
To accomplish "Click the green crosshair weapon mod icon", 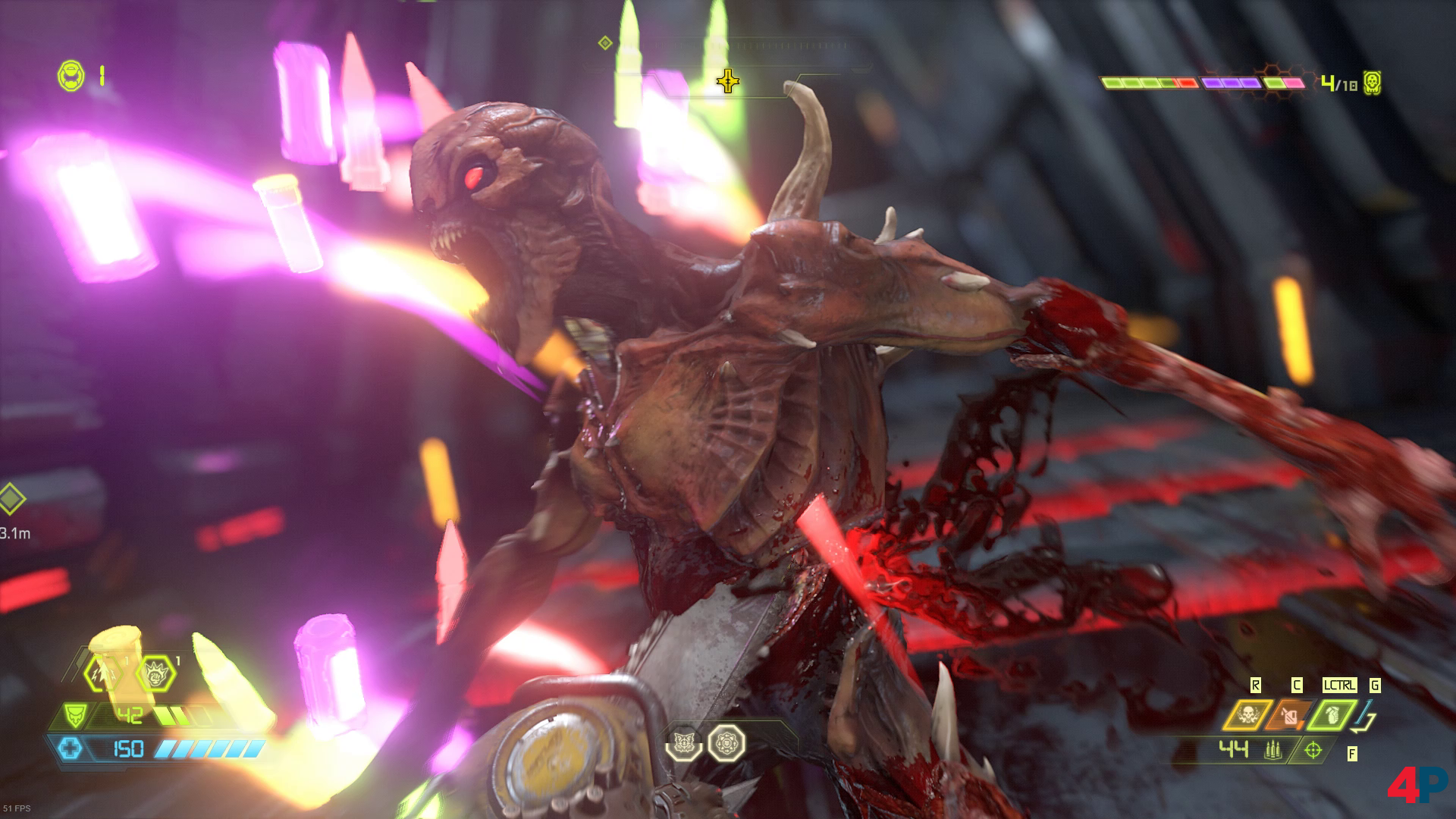I will click(x=1313, y=751).
